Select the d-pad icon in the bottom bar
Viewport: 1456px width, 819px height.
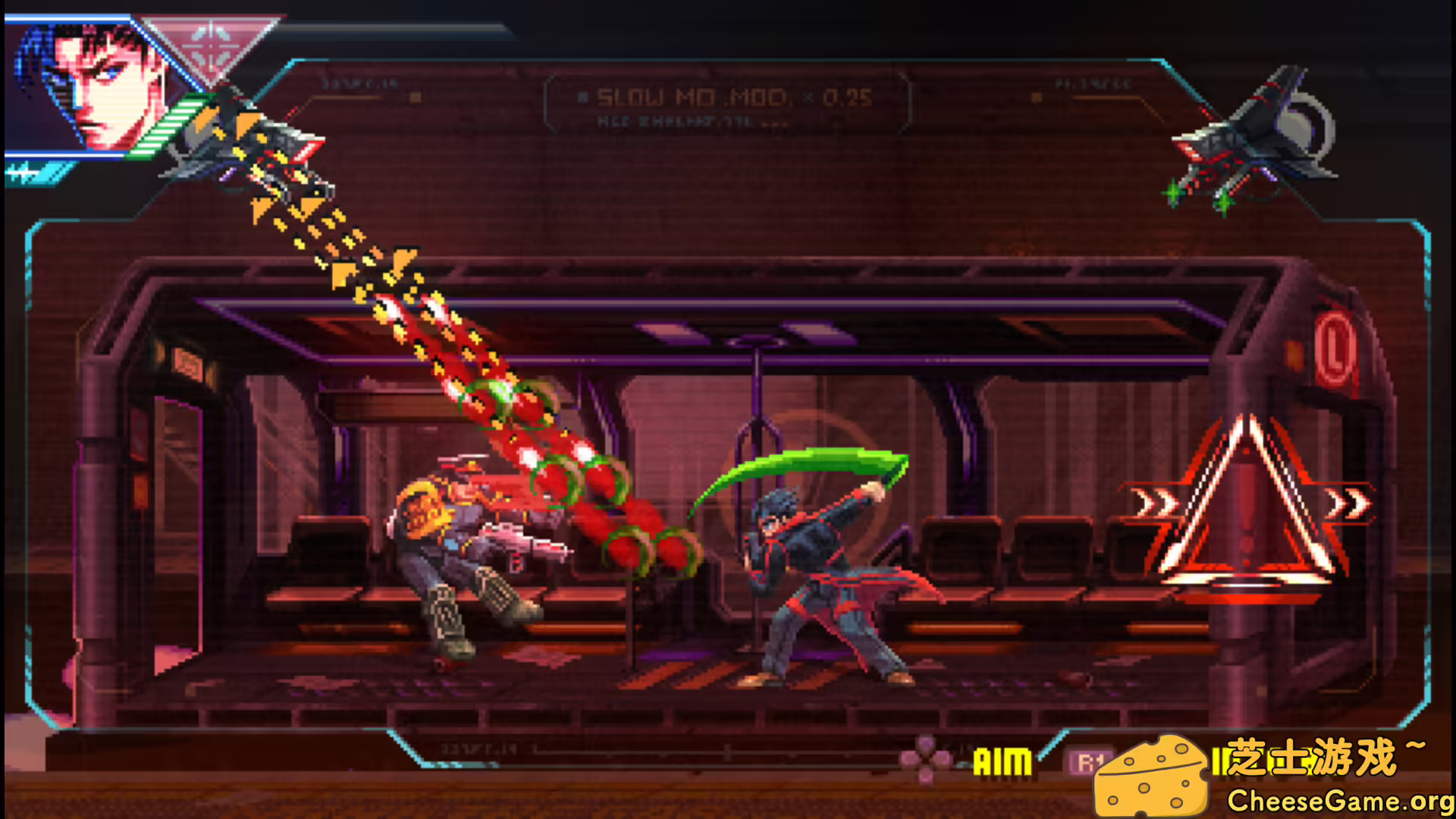click(927, 758)
